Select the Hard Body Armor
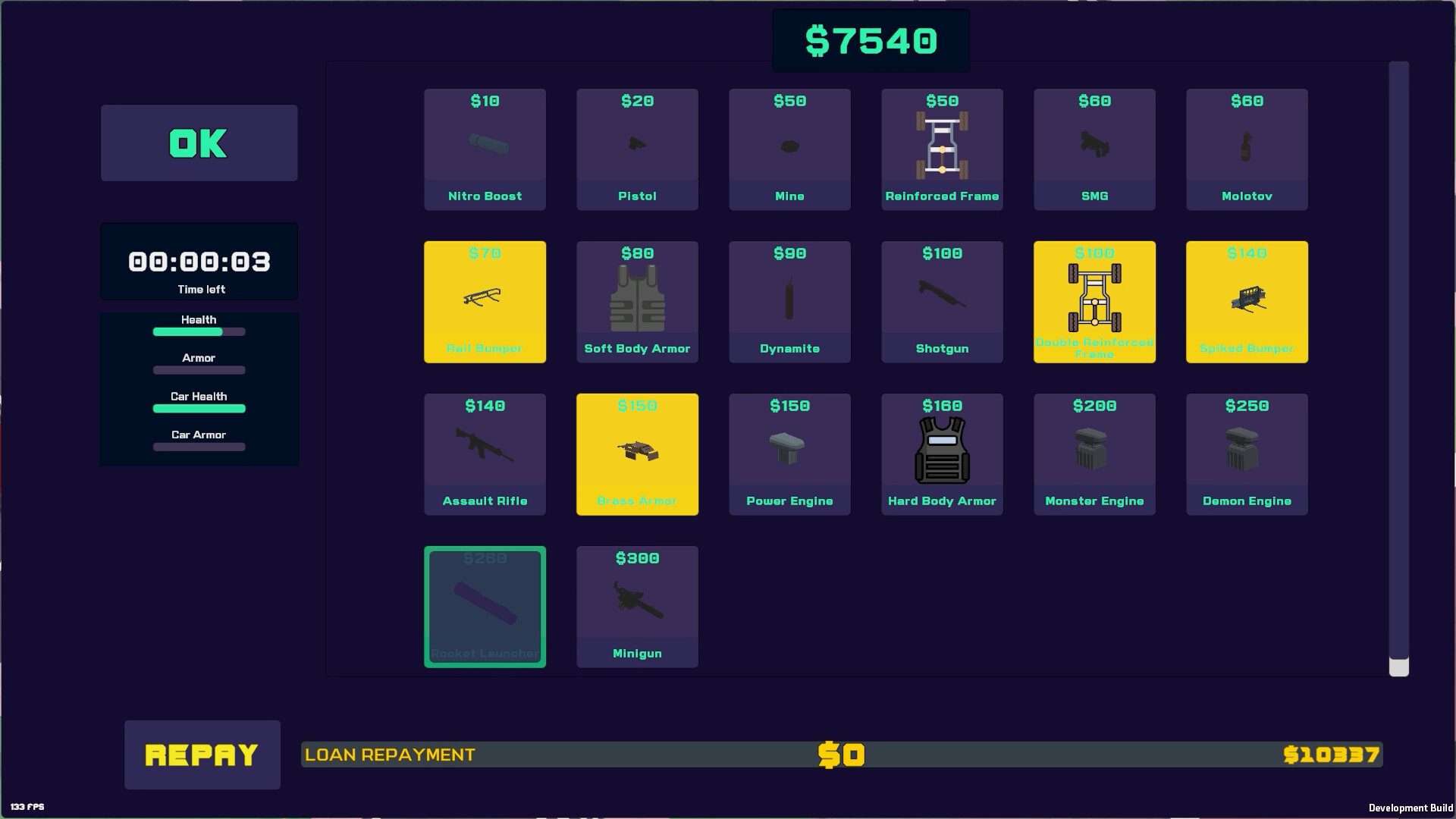The height and width of the screenshot is (819, 1456). point(942,453)
